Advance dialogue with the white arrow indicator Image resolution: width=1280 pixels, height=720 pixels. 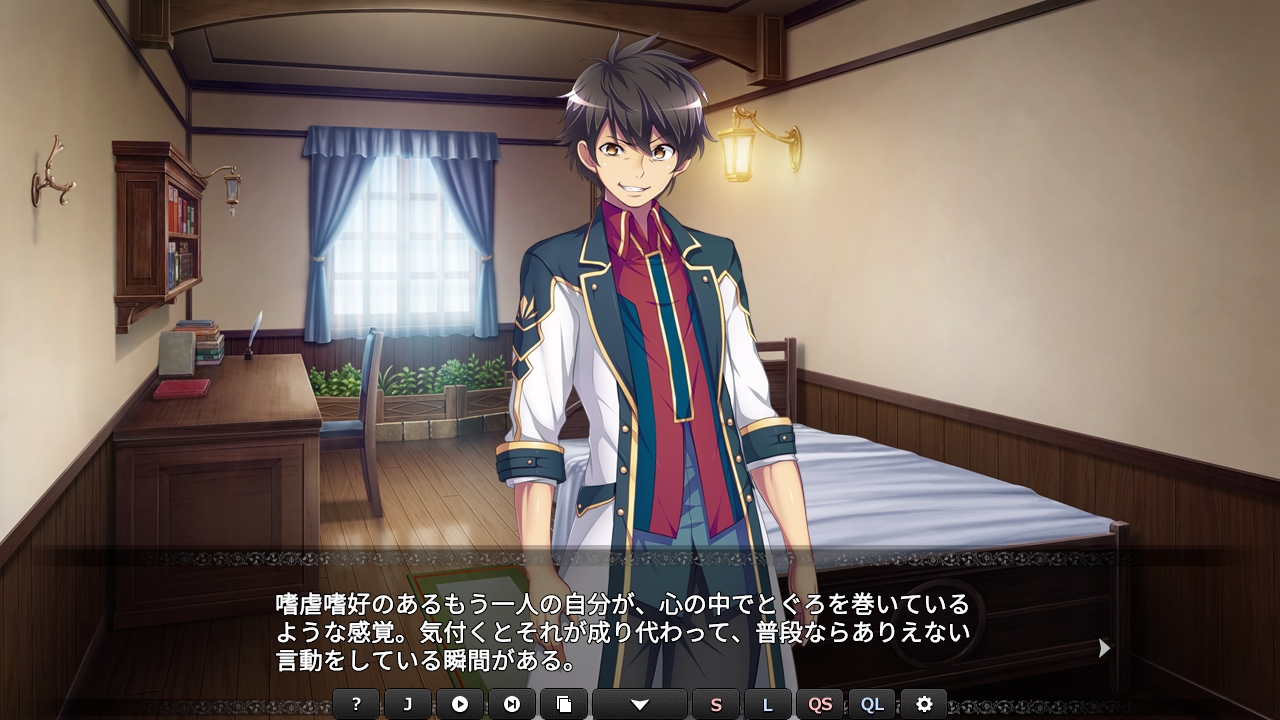pyautogui.click(x=1104, y=648)
